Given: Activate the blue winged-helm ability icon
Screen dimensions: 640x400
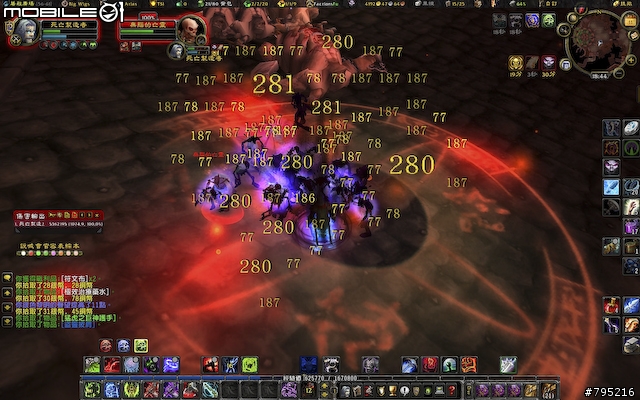Looking at the screenshot, I should [x=309, y=364].
